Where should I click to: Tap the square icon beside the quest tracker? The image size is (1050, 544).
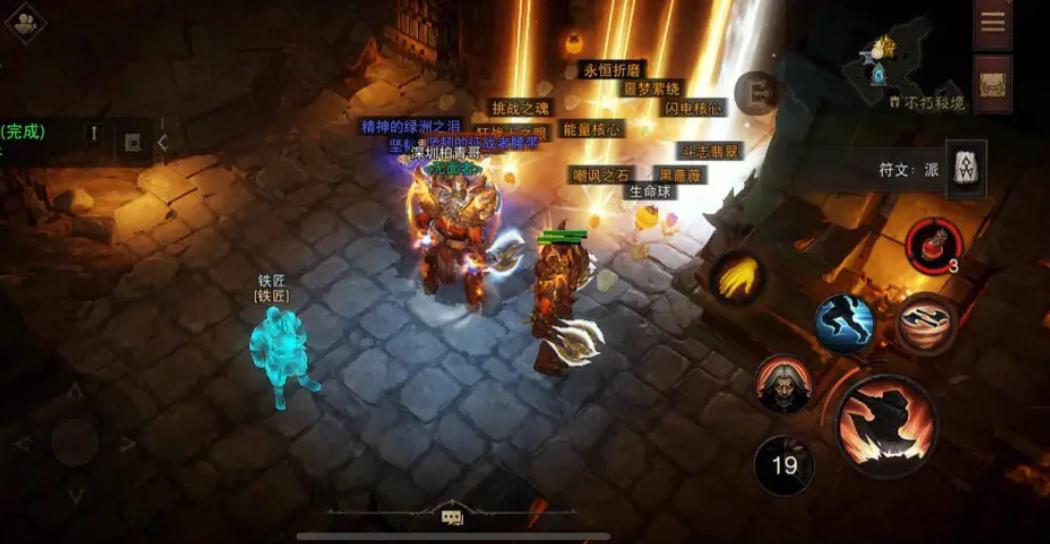132,142
